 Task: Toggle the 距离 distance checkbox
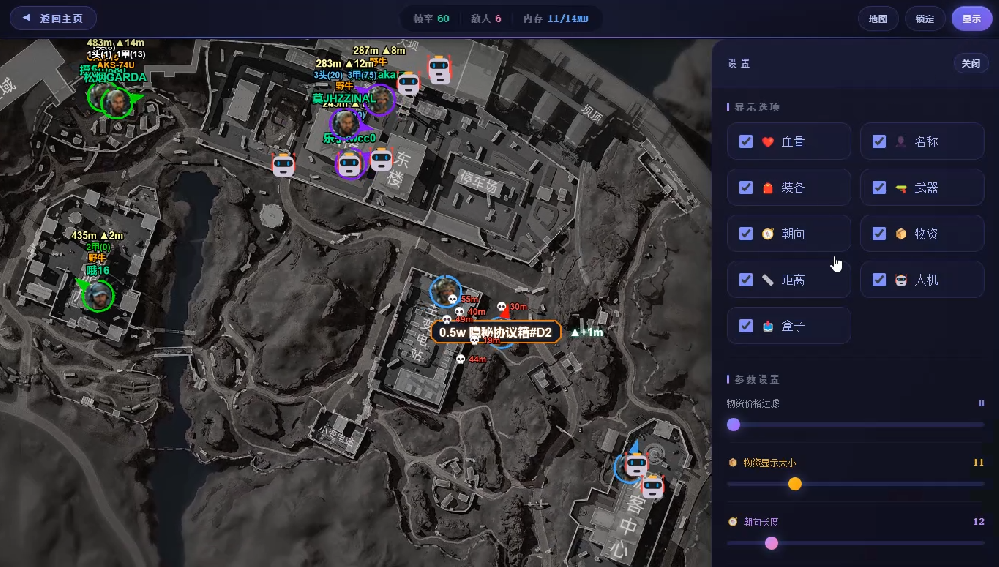click(x=746, y=280)
